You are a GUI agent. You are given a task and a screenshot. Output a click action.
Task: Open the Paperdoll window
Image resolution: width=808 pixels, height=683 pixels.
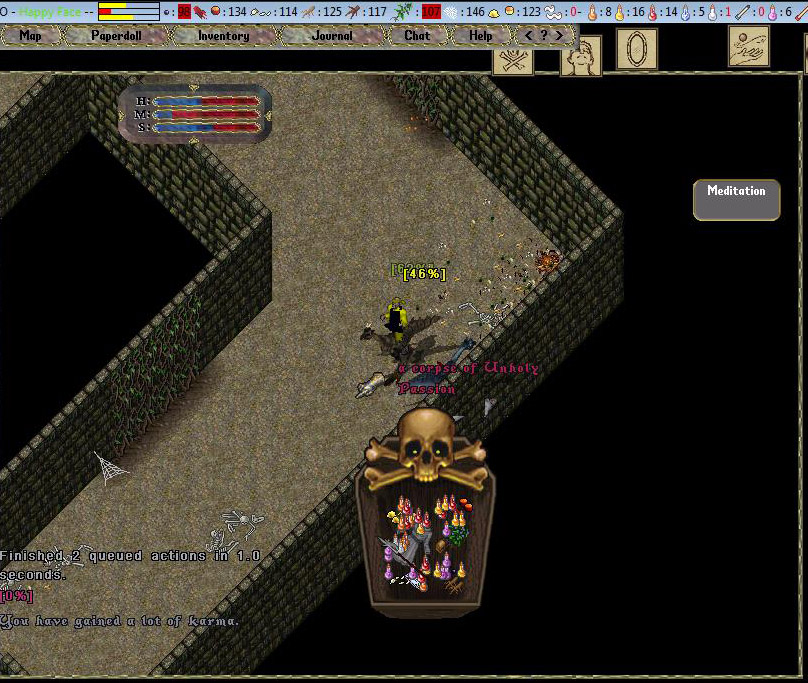117,35
